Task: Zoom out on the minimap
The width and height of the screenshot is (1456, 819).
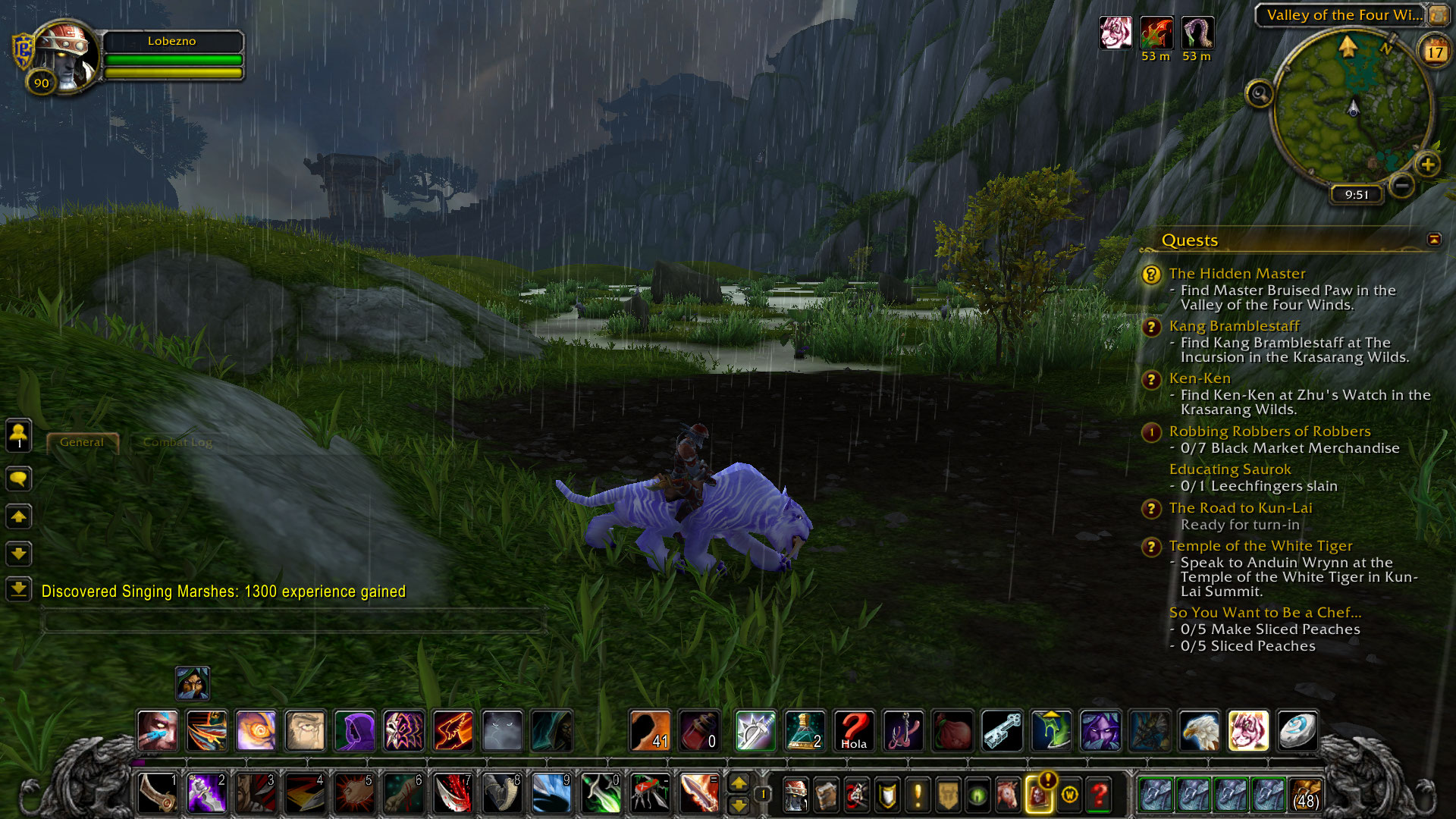Action: click(x=1402, y=184)
